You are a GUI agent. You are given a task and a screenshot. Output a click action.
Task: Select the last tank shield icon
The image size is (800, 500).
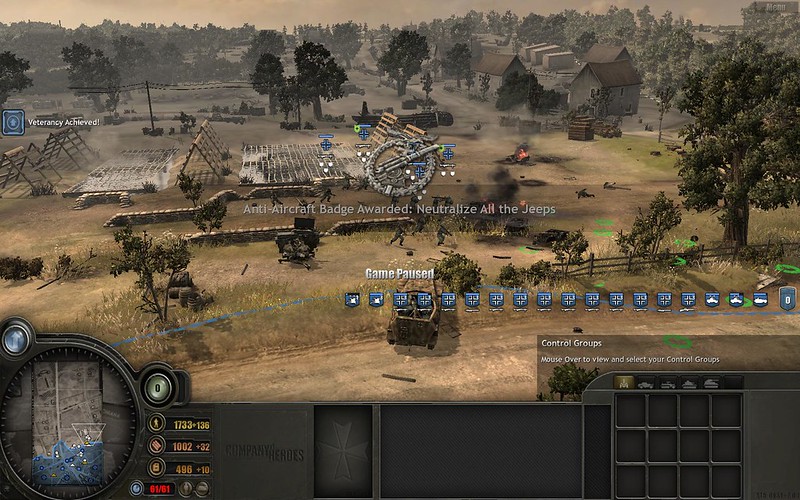pyautogui.click(x=762, y=298)
